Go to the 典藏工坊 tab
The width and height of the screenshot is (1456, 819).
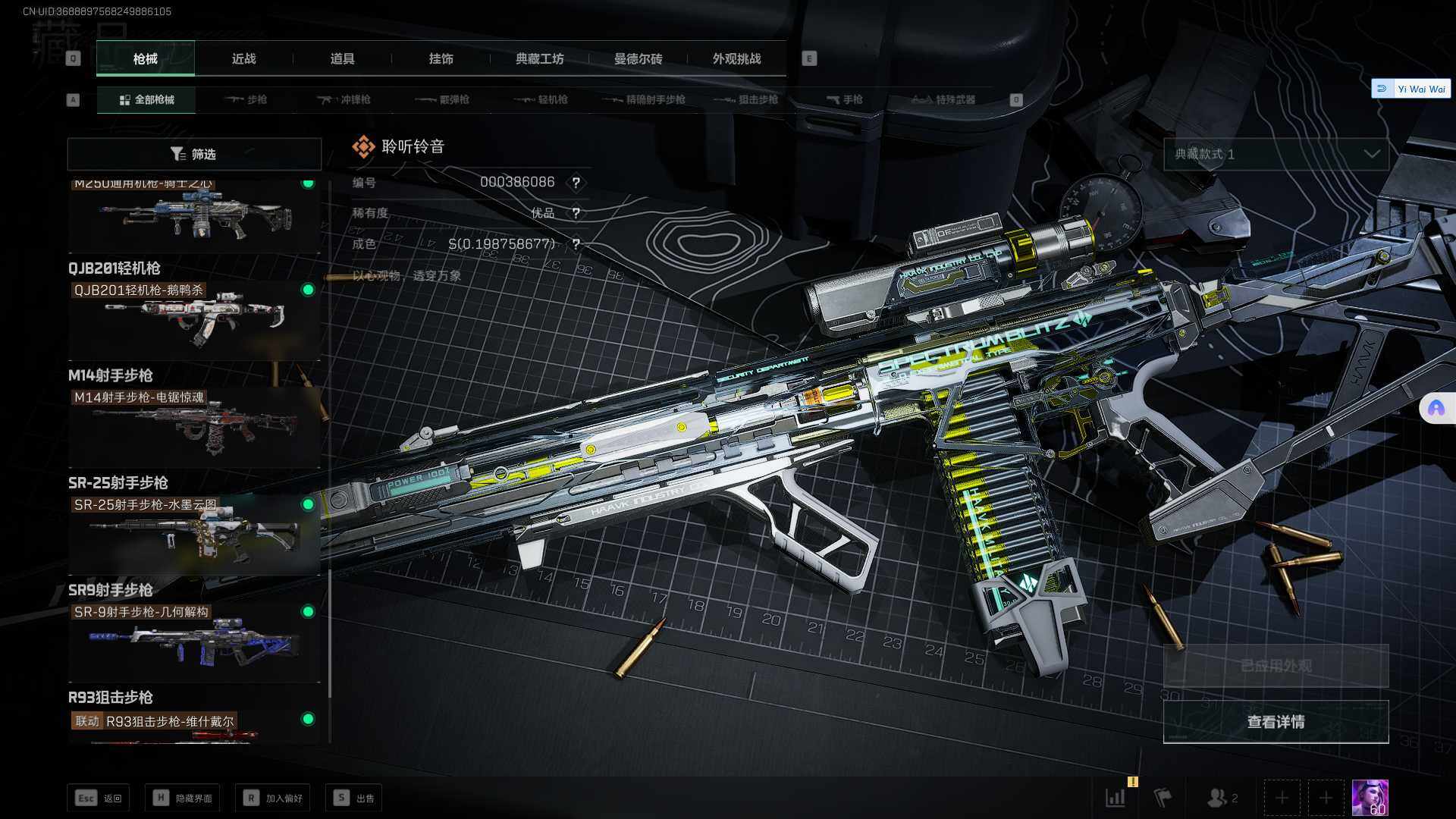coord(539,58)
